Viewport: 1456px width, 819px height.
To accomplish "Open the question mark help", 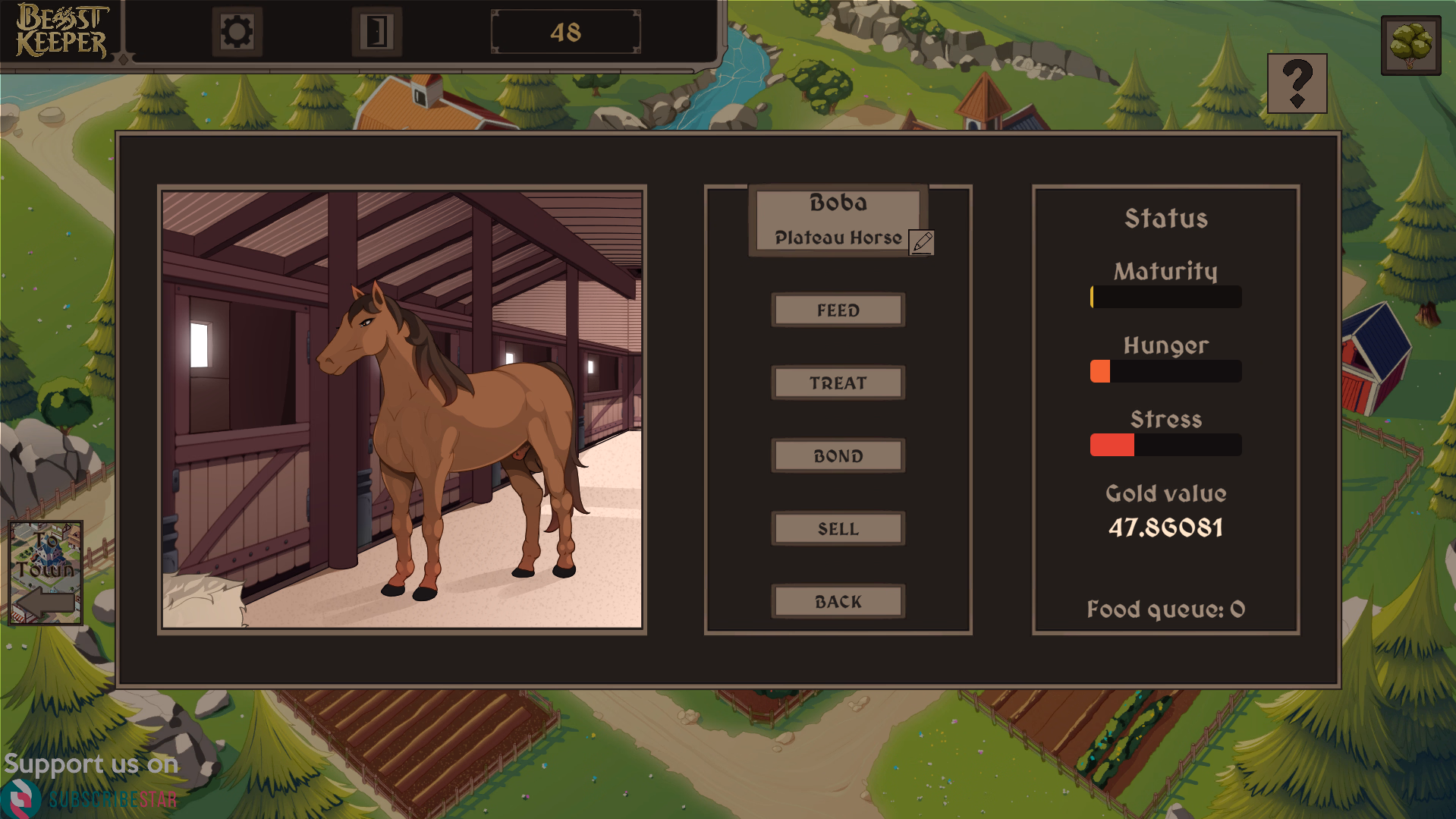I will (1297, 83).
